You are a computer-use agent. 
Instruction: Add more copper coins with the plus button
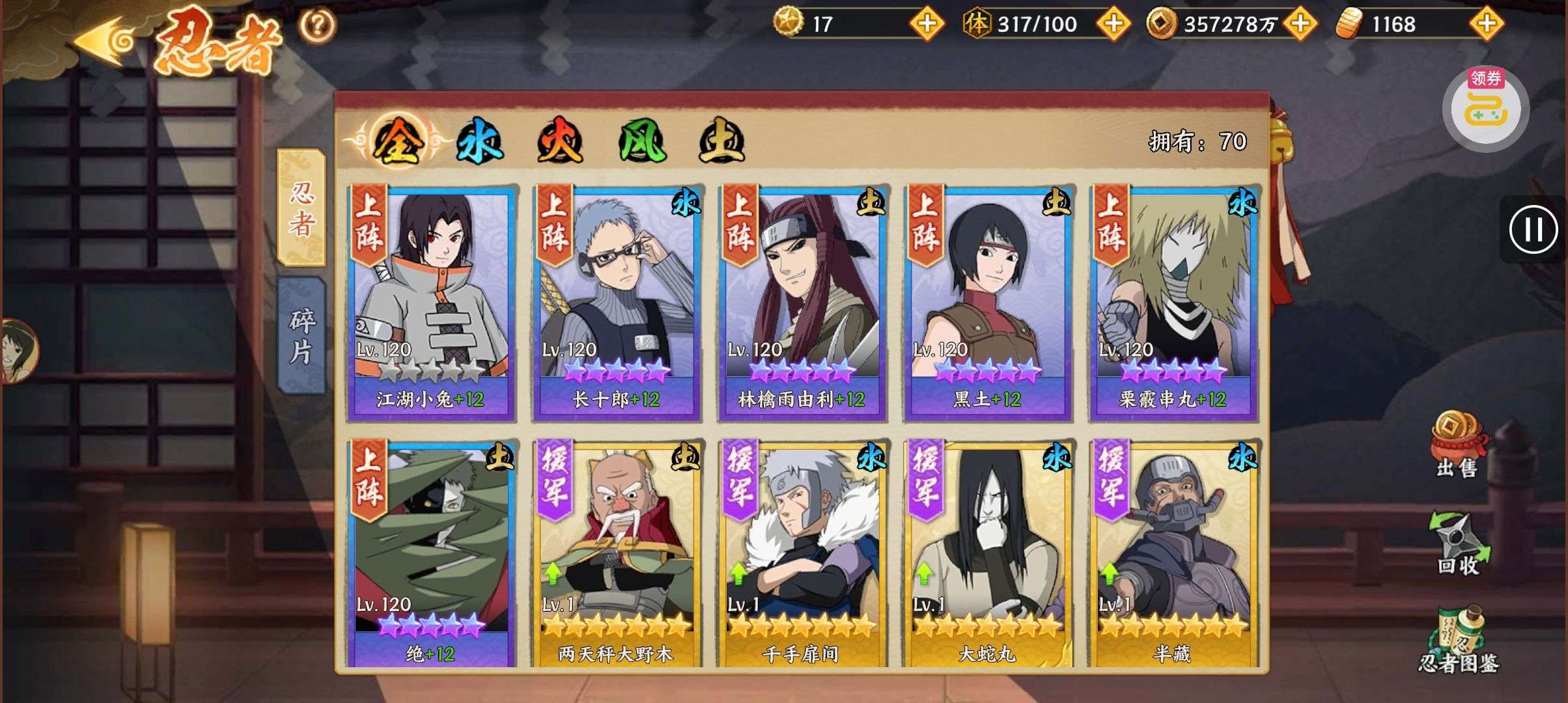(x=1300, y=24)
